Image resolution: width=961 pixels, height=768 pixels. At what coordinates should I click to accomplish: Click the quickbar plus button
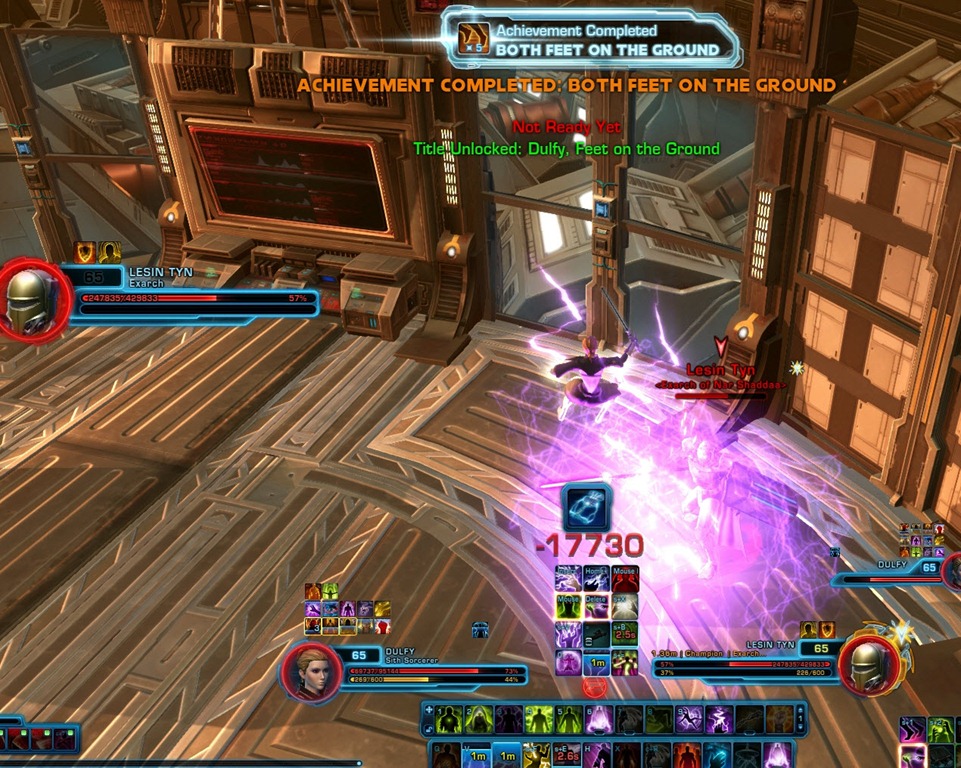430,711
